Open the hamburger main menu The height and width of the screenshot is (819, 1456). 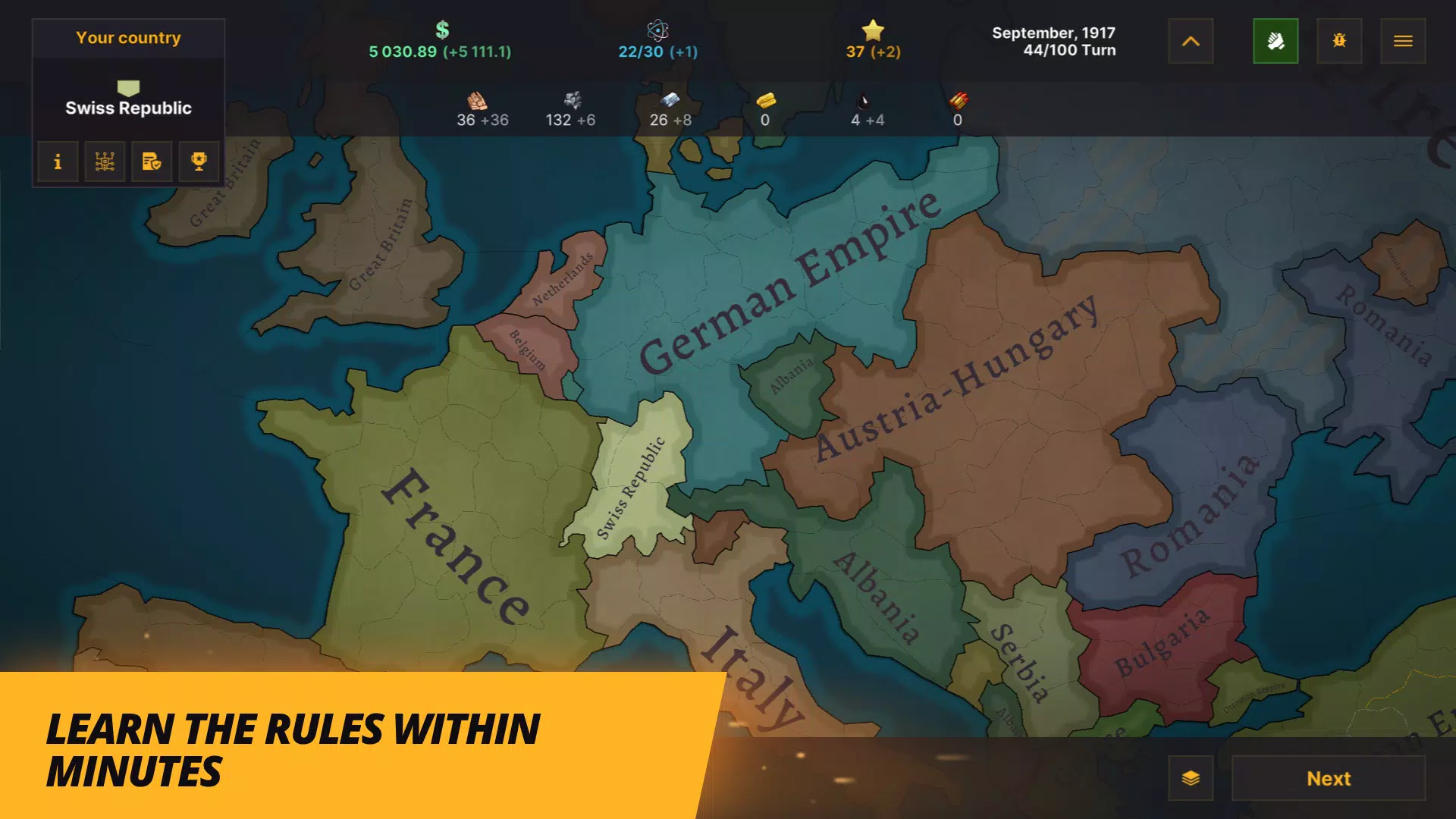click(1402, 41)
